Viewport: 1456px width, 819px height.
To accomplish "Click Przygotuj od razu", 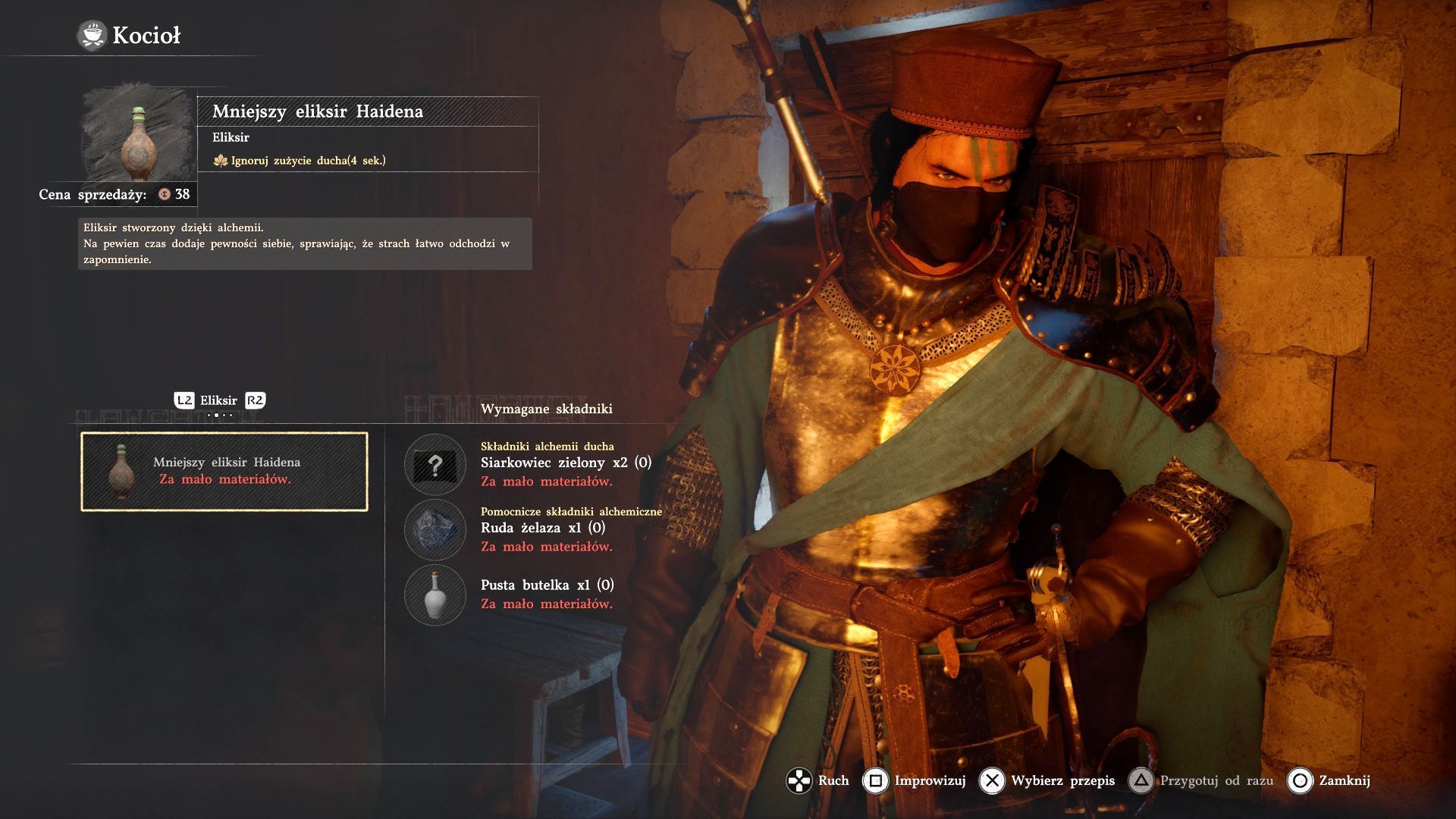I will (x=1201, y=780).
